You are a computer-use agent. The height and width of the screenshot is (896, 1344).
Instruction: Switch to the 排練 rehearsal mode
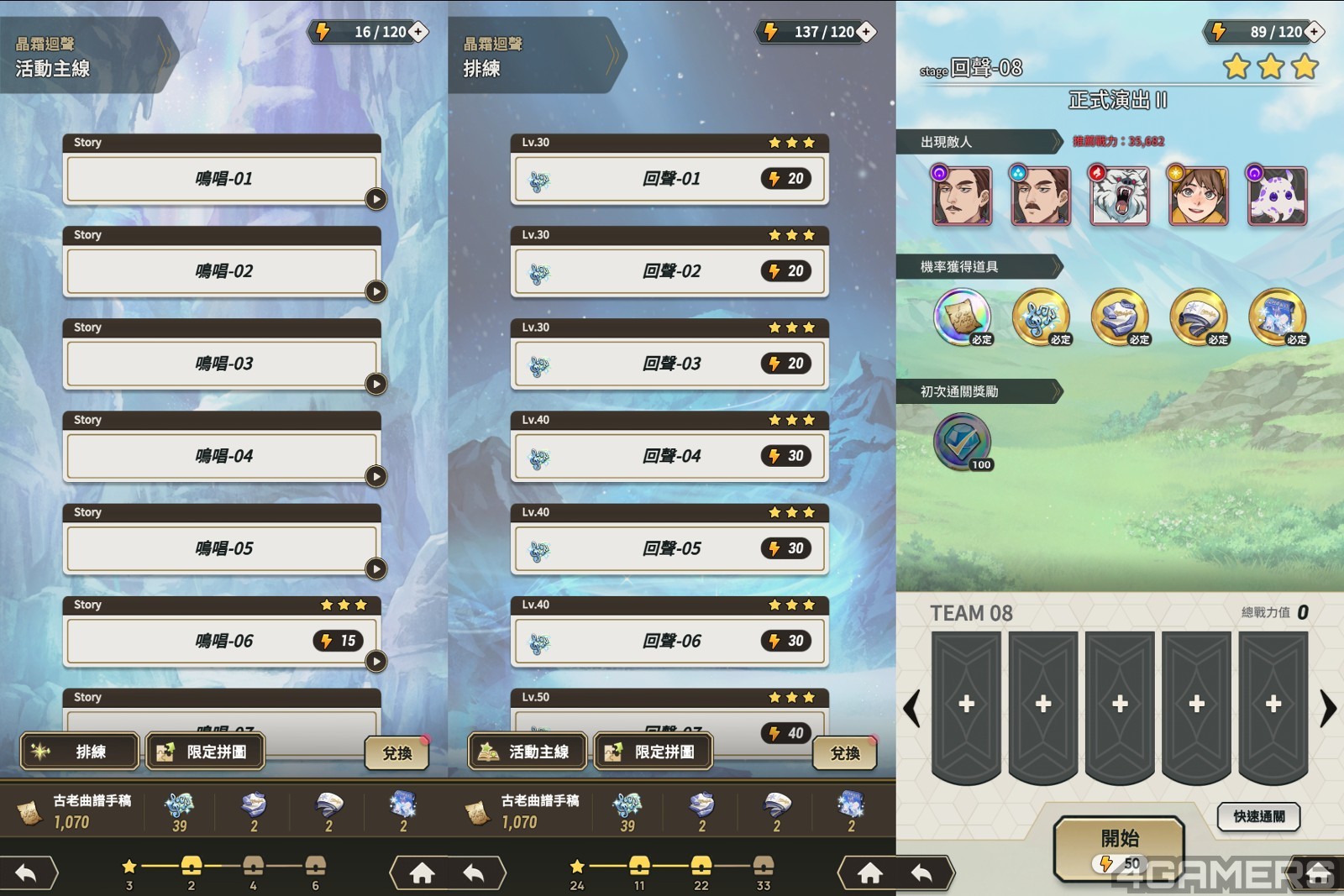[80, 752]
